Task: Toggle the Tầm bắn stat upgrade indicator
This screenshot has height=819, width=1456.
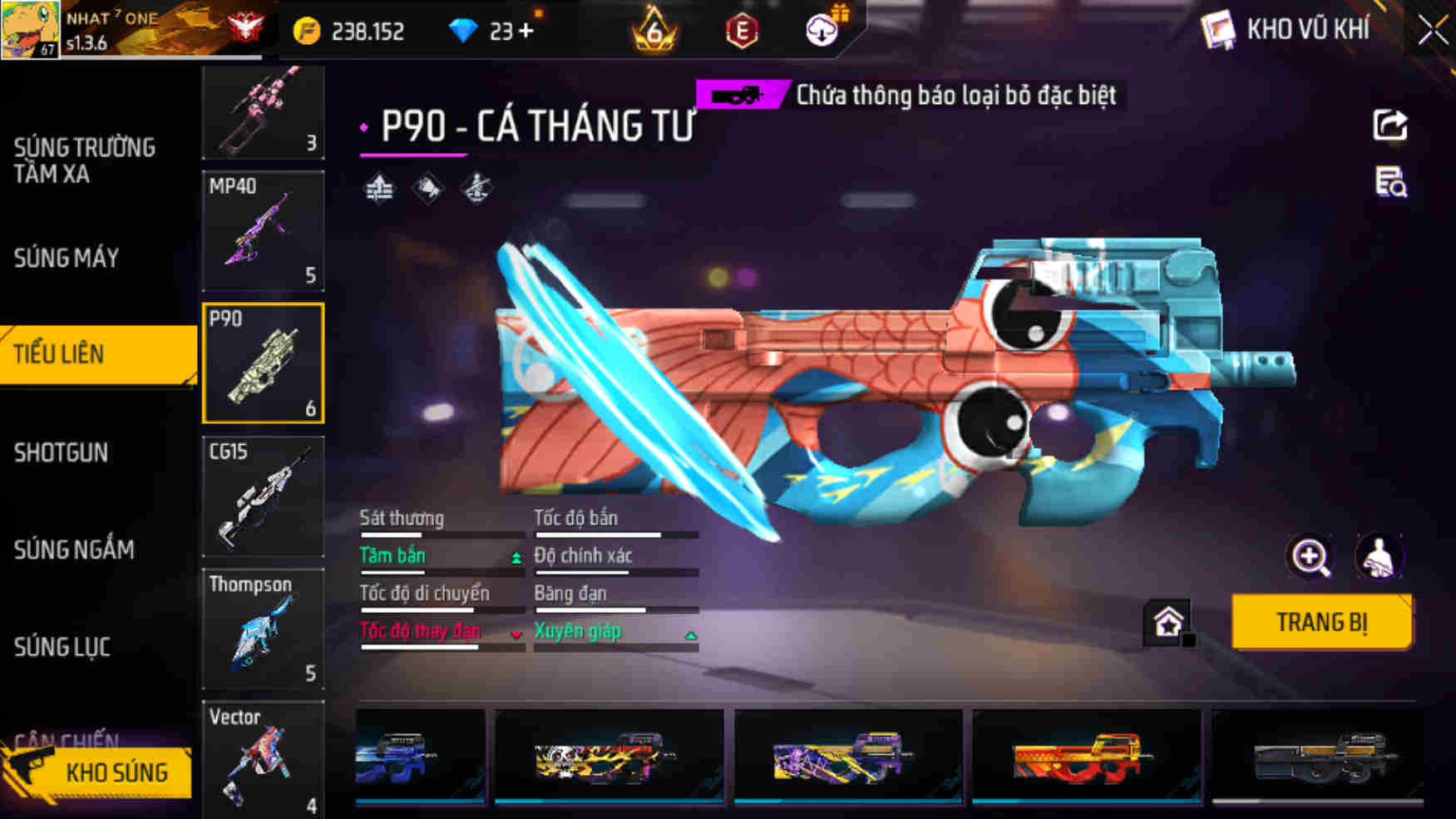Action: tap(517, 556)
